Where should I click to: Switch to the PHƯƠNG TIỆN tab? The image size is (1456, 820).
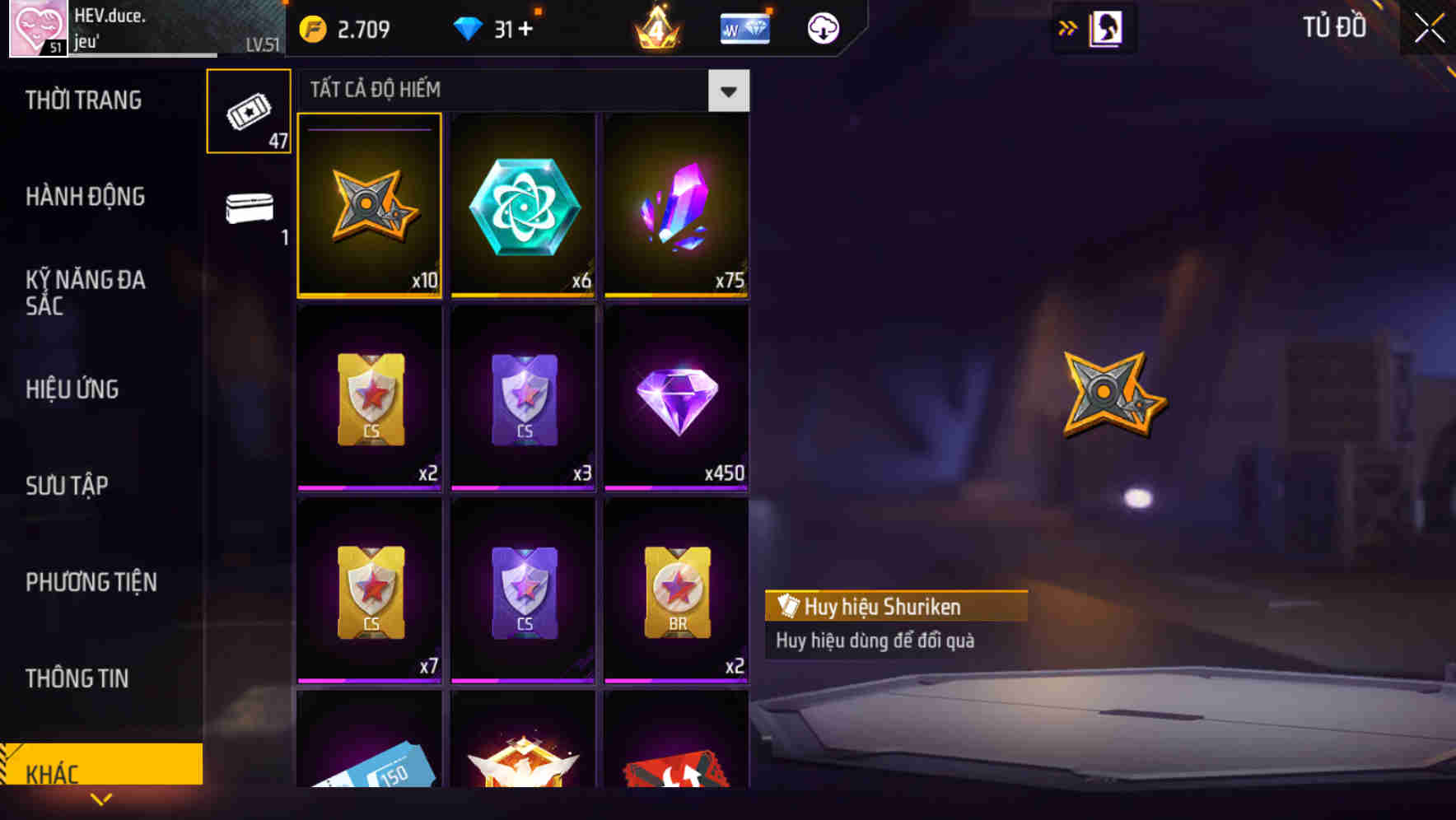[91, 582]
